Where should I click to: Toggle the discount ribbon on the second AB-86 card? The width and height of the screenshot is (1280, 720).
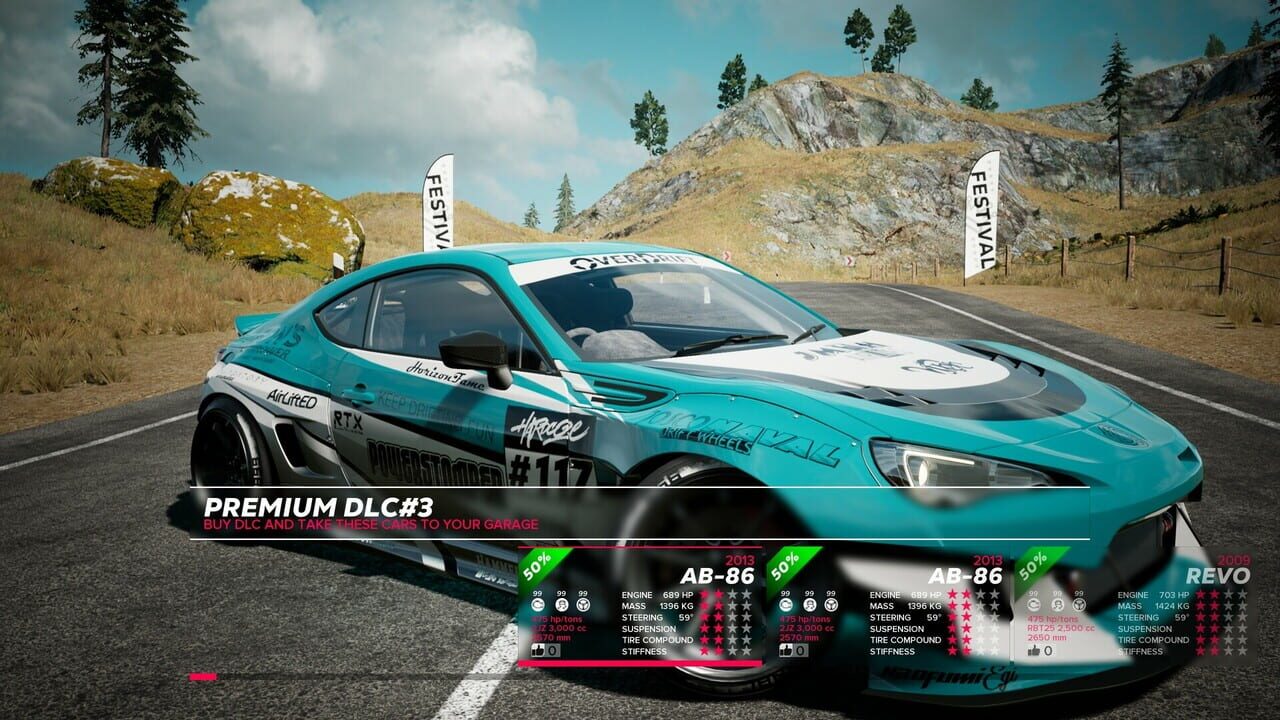[x=785, y=564]
